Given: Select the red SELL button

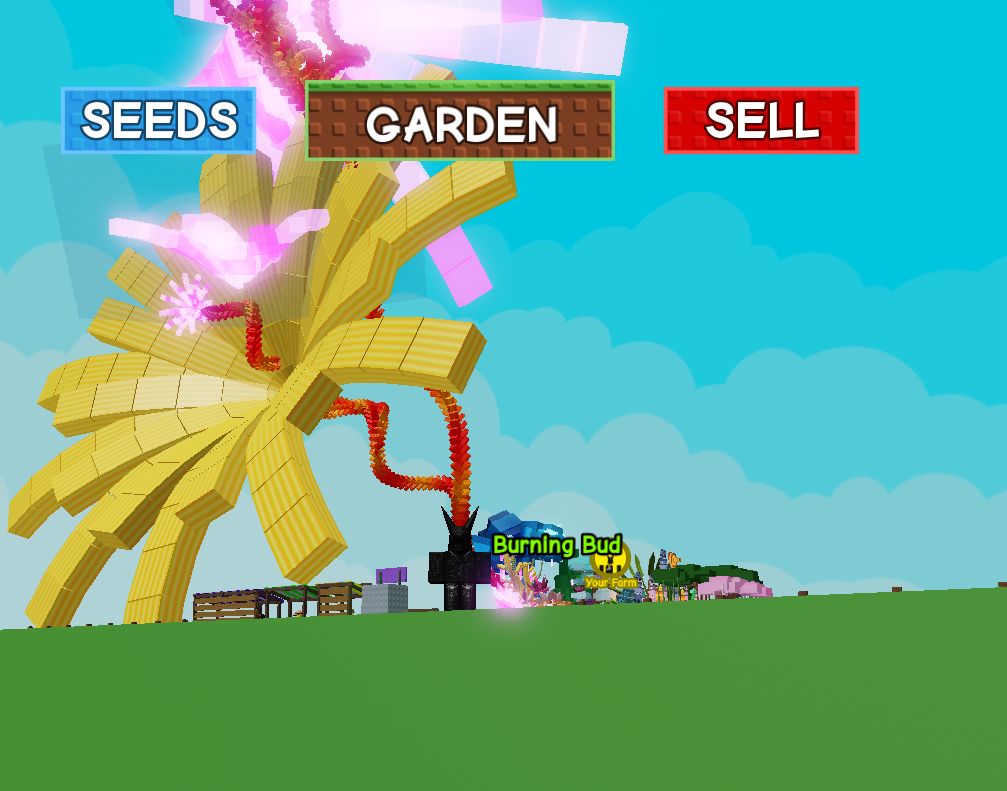Looking at the screenshot, I should pos(761,120).
